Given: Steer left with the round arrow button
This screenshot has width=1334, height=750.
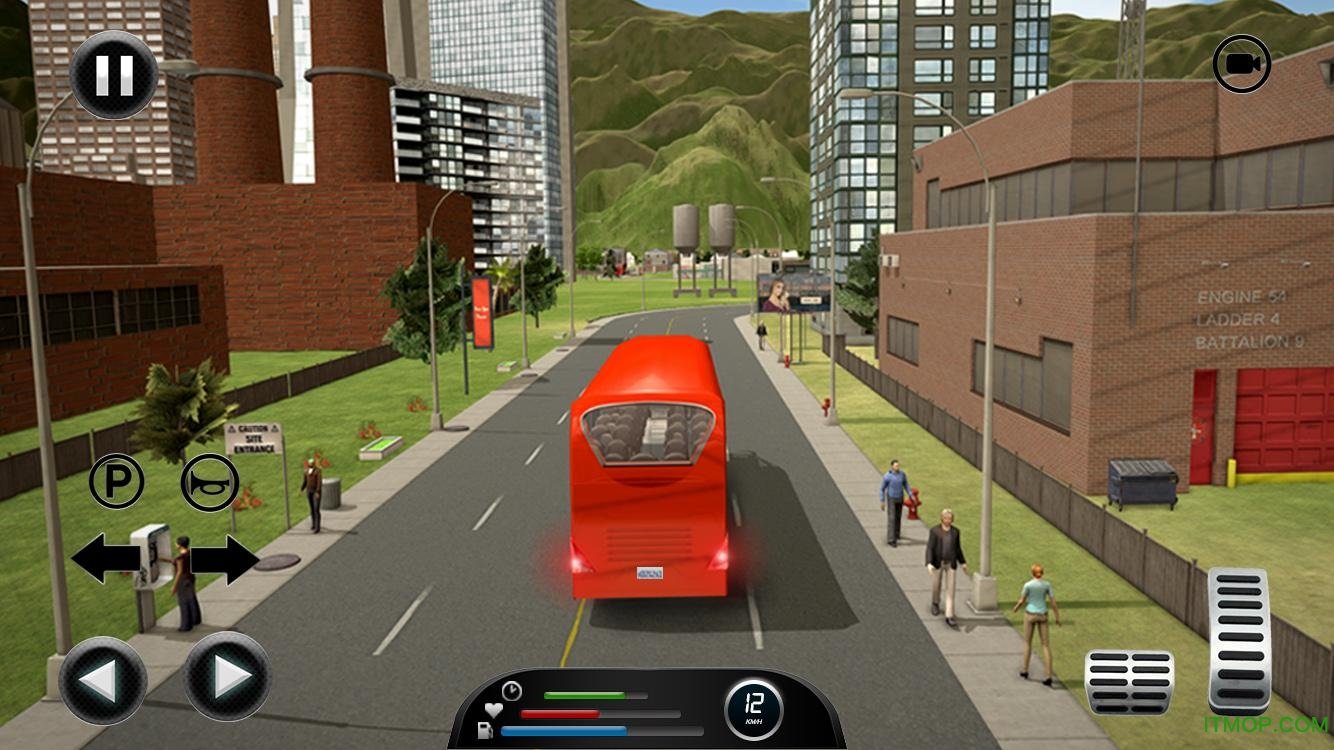Looking at the screenshot, I should click(x=103, y=680).
